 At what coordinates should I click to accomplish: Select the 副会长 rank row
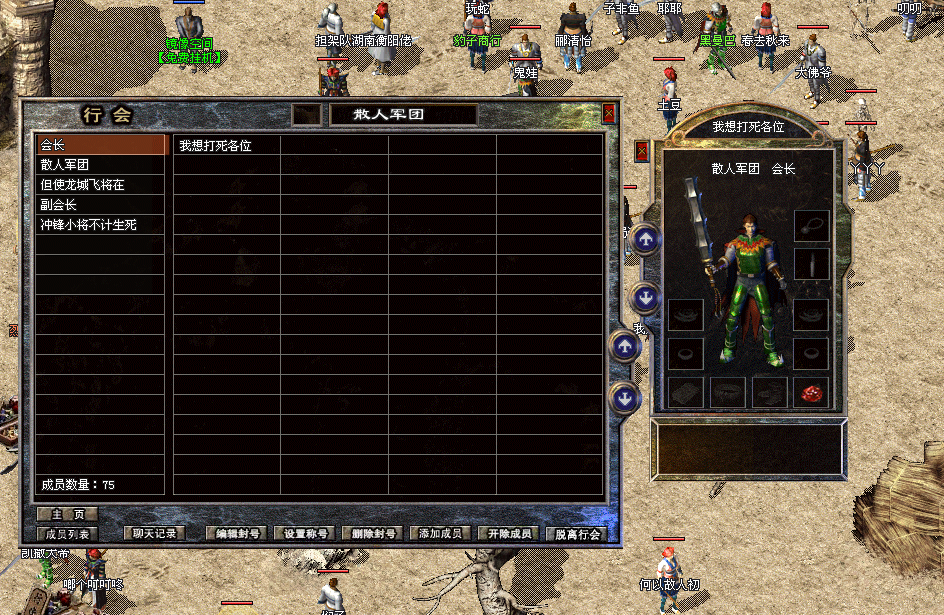click(x=100, y=205)
